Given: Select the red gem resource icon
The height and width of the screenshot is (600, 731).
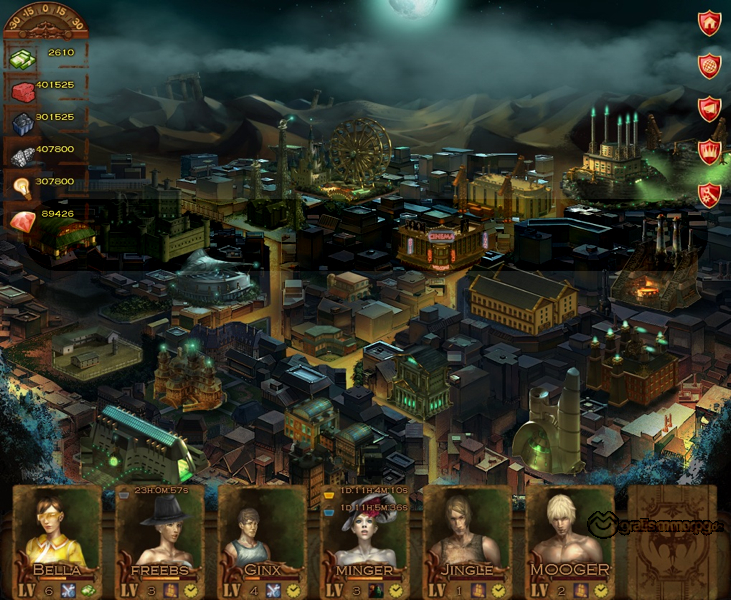Looking at the screenshot, I should pos(22,219).
